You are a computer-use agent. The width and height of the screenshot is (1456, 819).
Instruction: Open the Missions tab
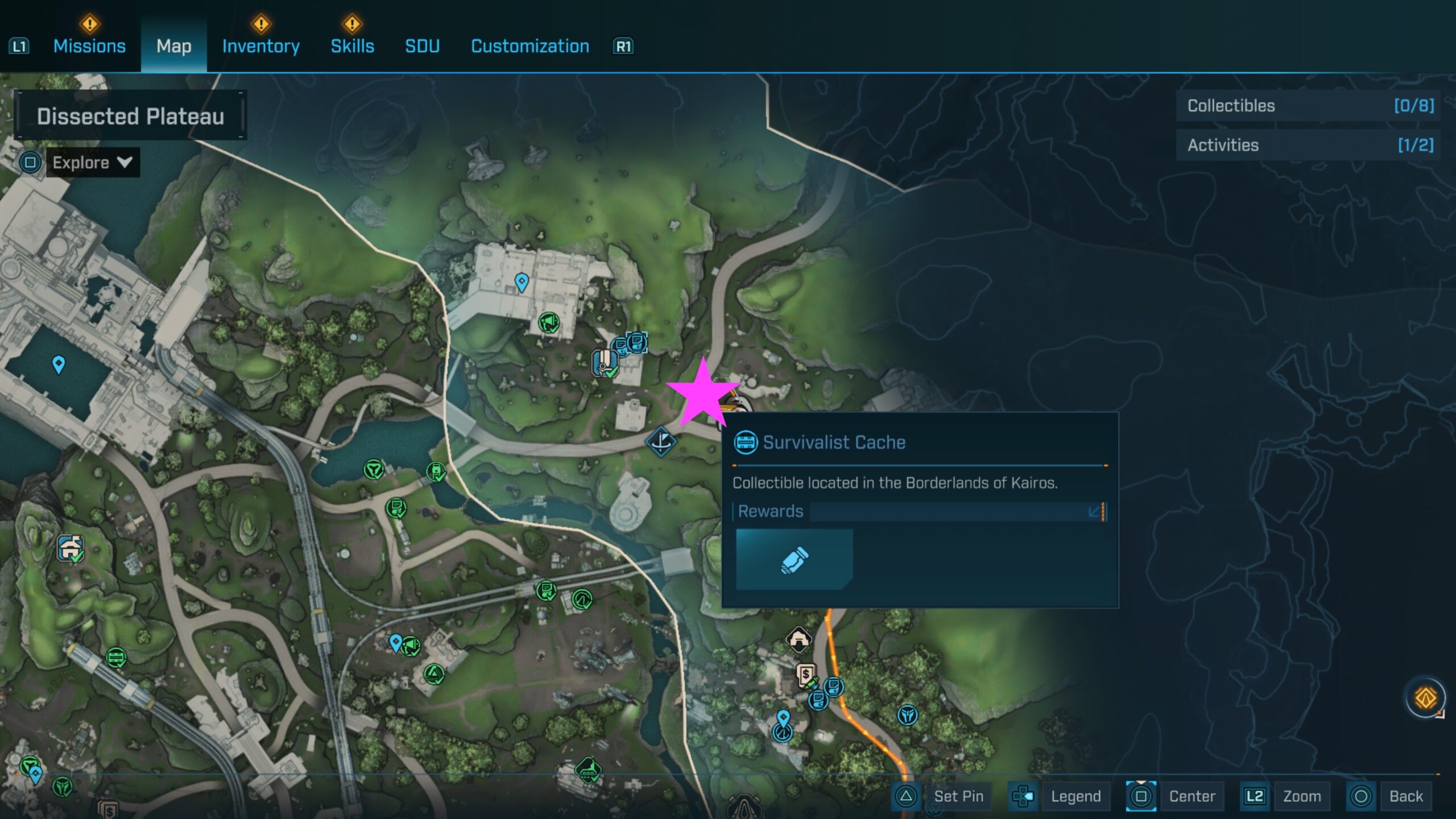[90, 46]
